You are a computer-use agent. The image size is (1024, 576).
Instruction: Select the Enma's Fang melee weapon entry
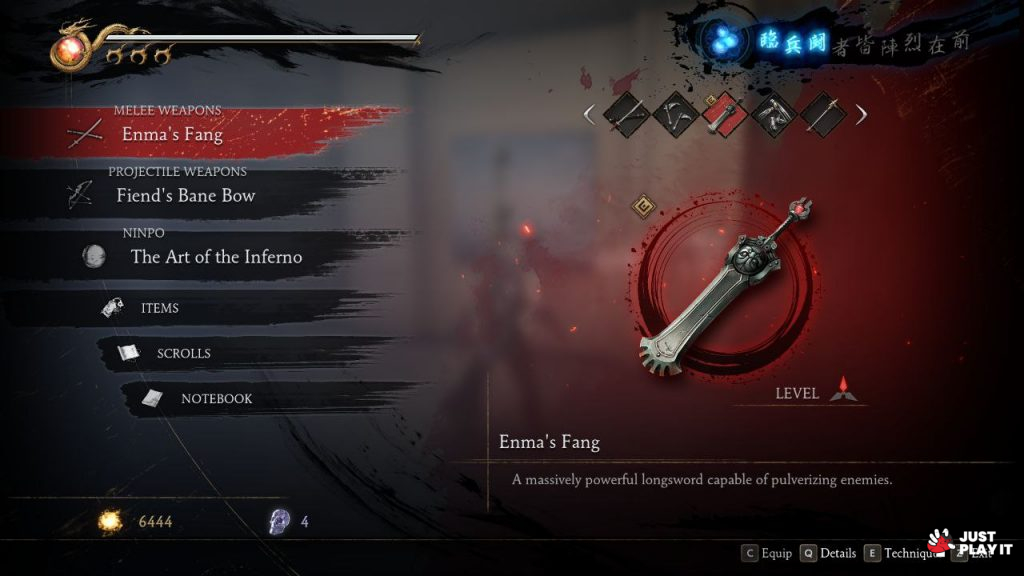click(172, 134)
